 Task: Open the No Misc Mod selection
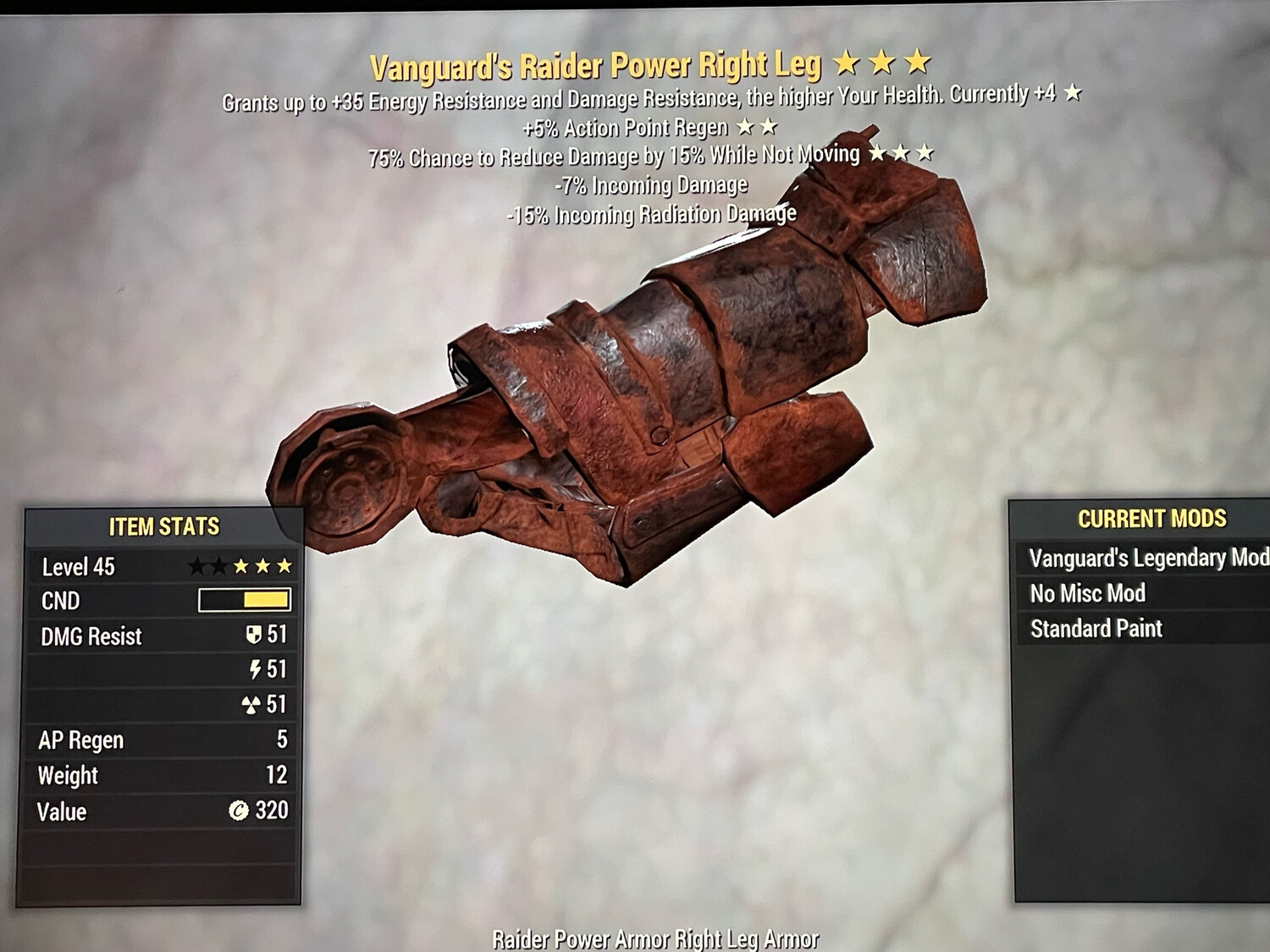pos(1086,593)
